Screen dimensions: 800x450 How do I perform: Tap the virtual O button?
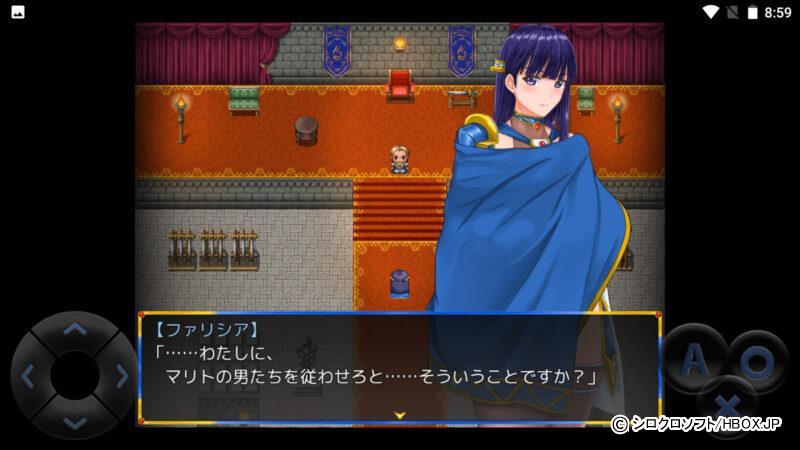click(x=757, y=361)
